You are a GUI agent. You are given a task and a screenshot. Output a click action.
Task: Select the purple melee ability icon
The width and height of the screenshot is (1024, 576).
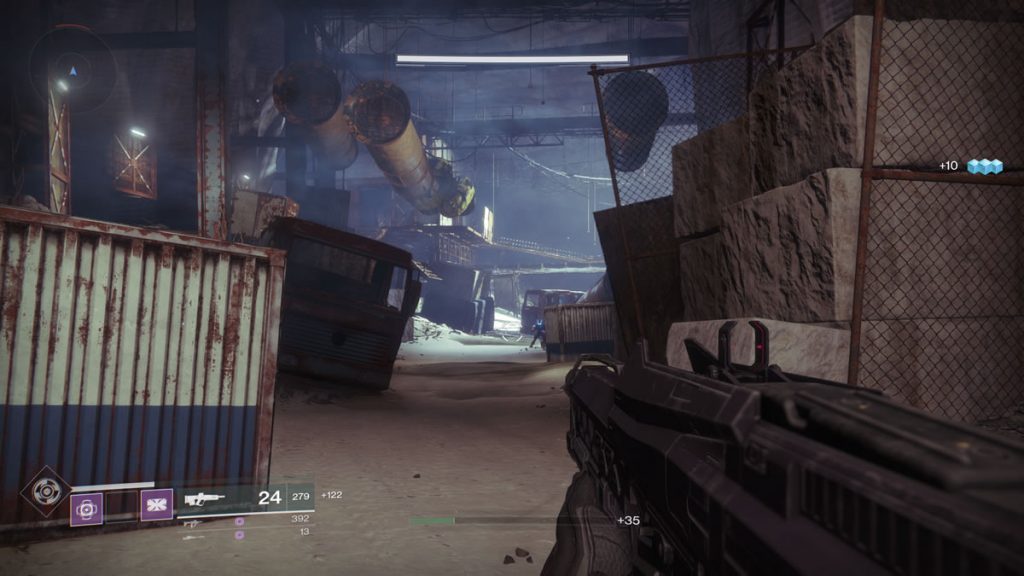tap(156, 504)
